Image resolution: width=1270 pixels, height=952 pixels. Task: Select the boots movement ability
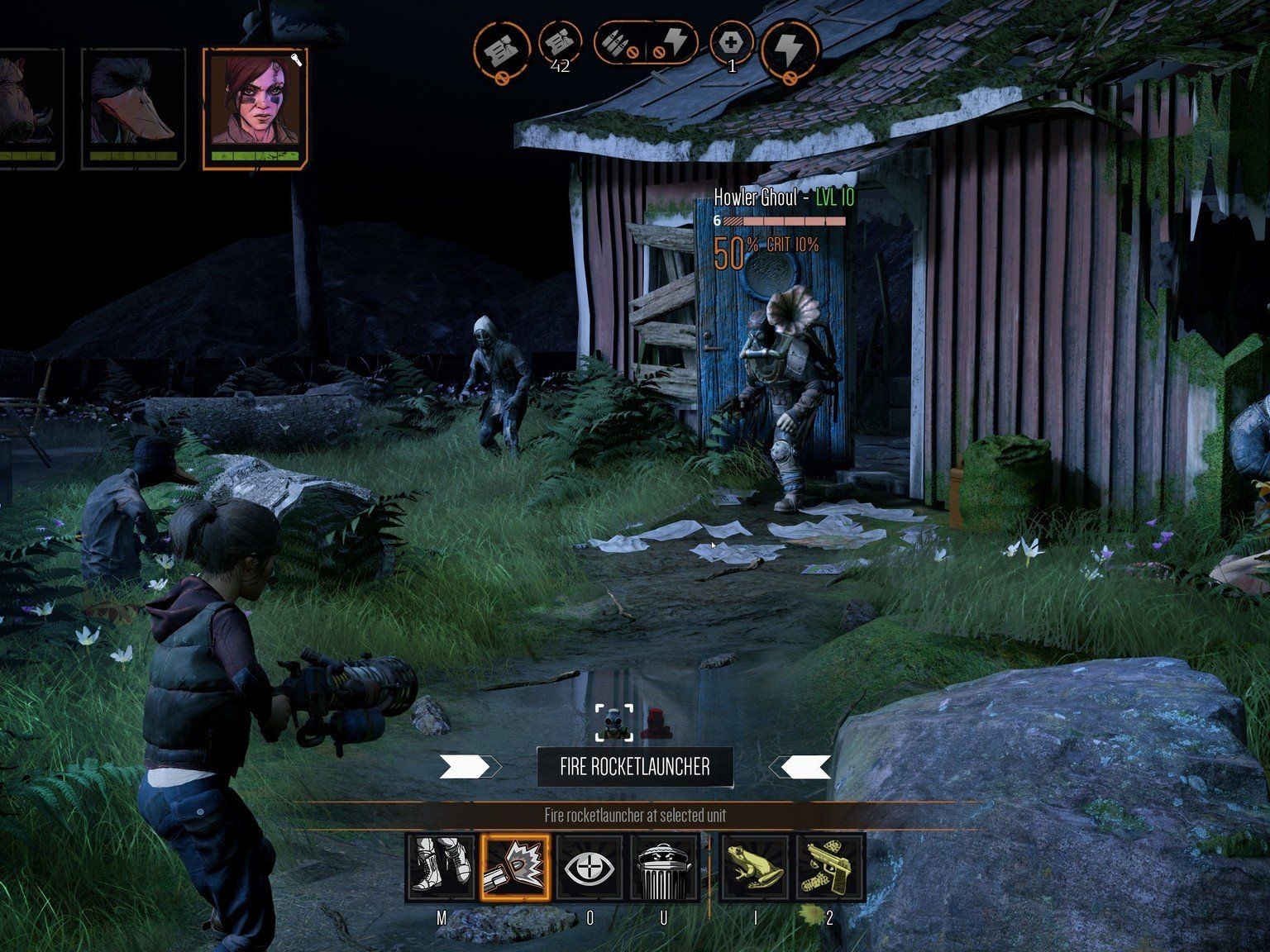coord(441,866)
